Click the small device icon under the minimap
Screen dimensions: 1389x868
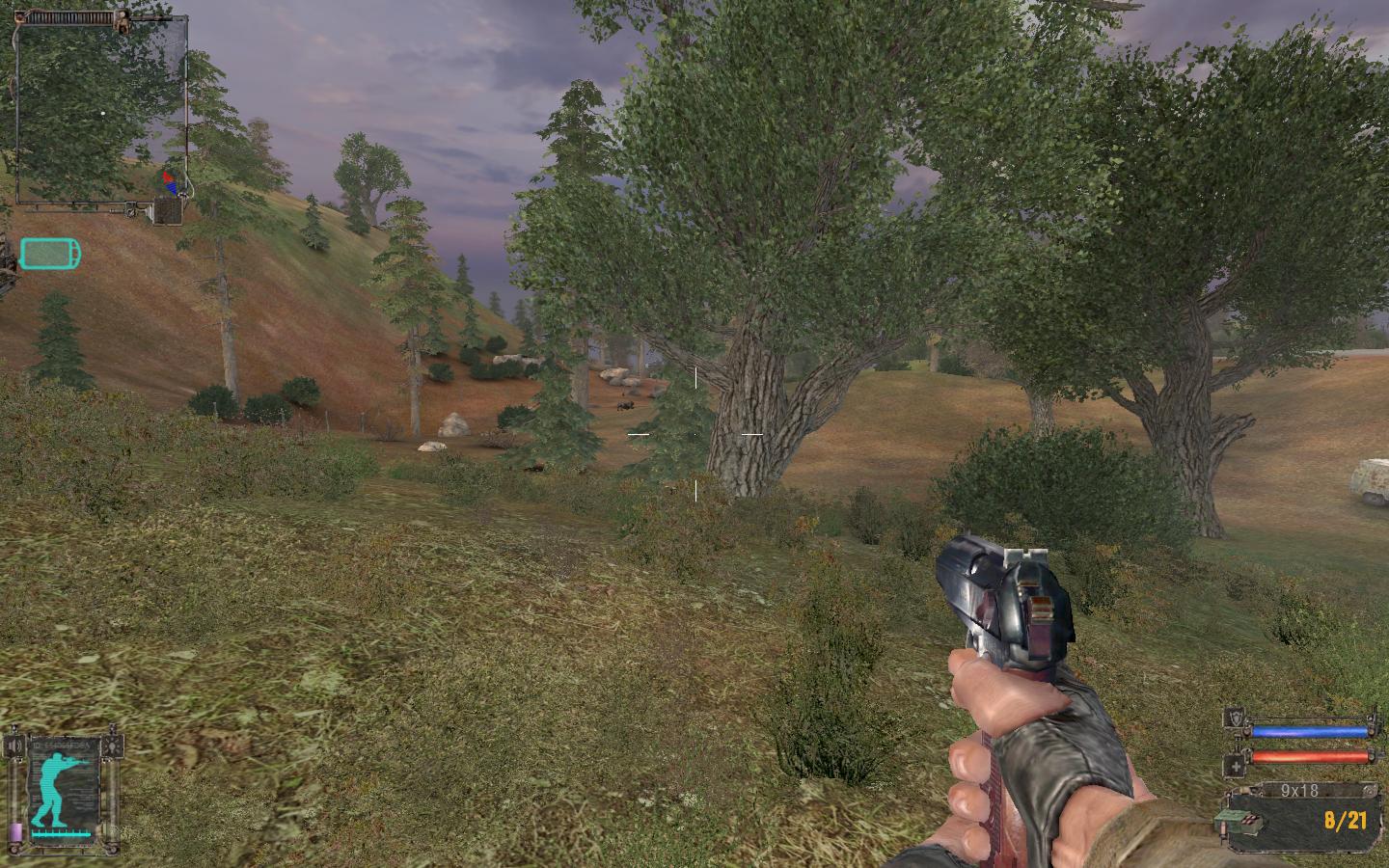(x=169, y=210)
